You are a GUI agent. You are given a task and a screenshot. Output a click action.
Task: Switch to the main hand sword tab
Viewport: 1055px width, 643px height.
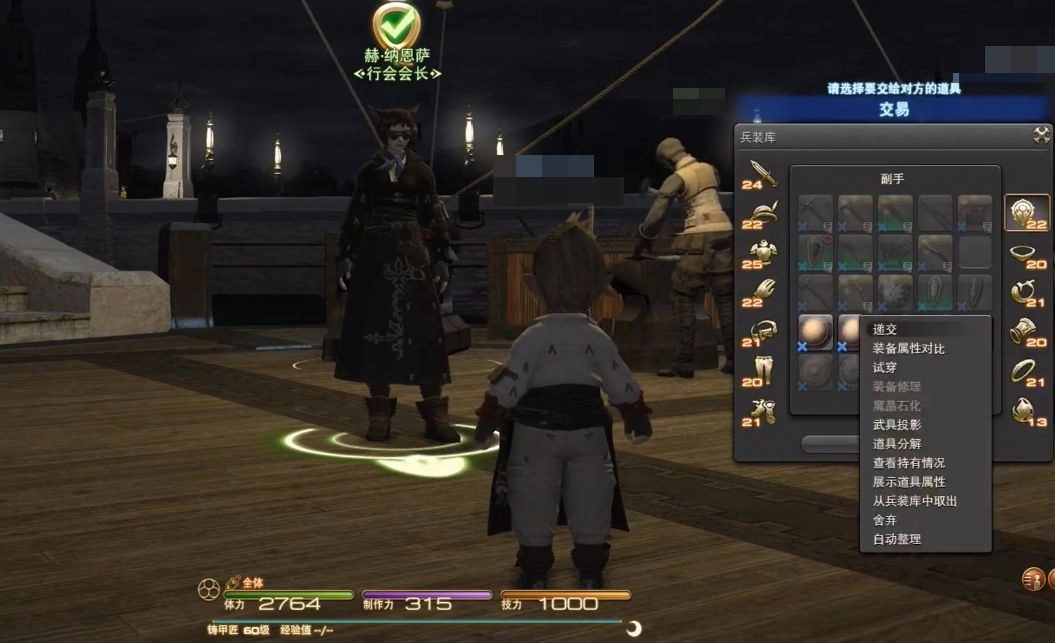click(761, 172)
